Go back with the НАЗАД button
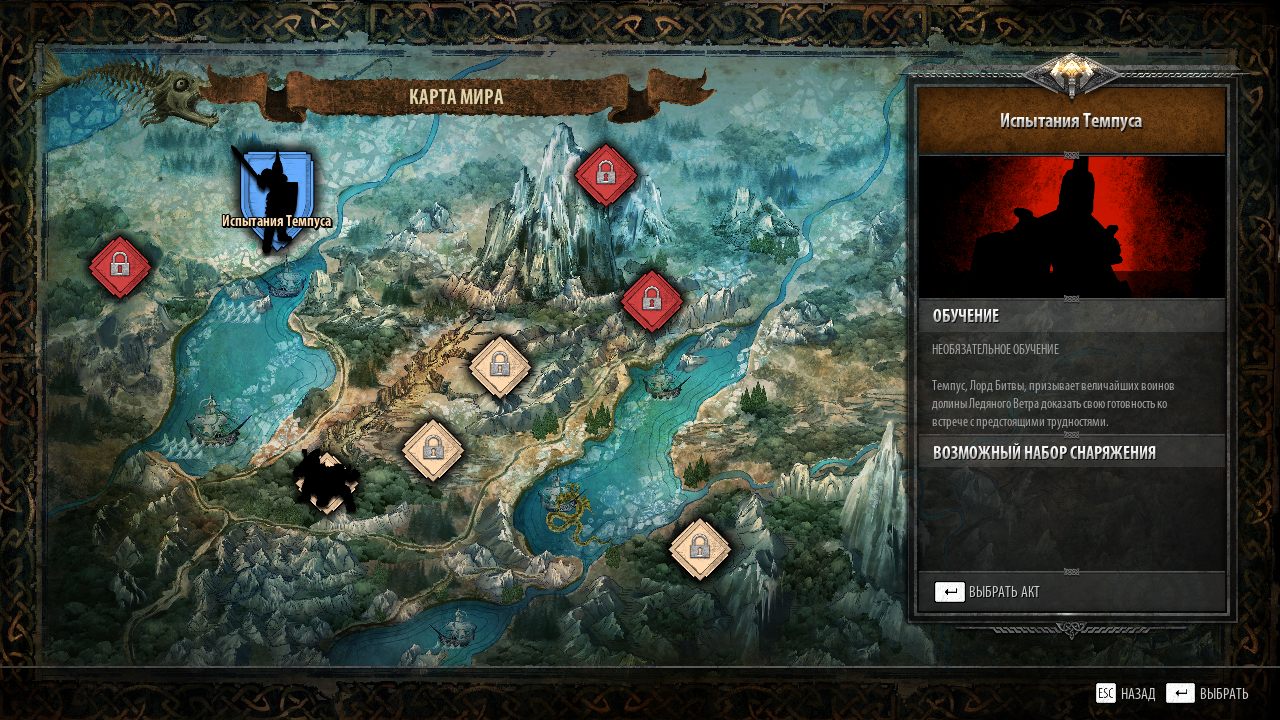The width and height of the screenshot is (1280, 720). [x=1126, y=693]
